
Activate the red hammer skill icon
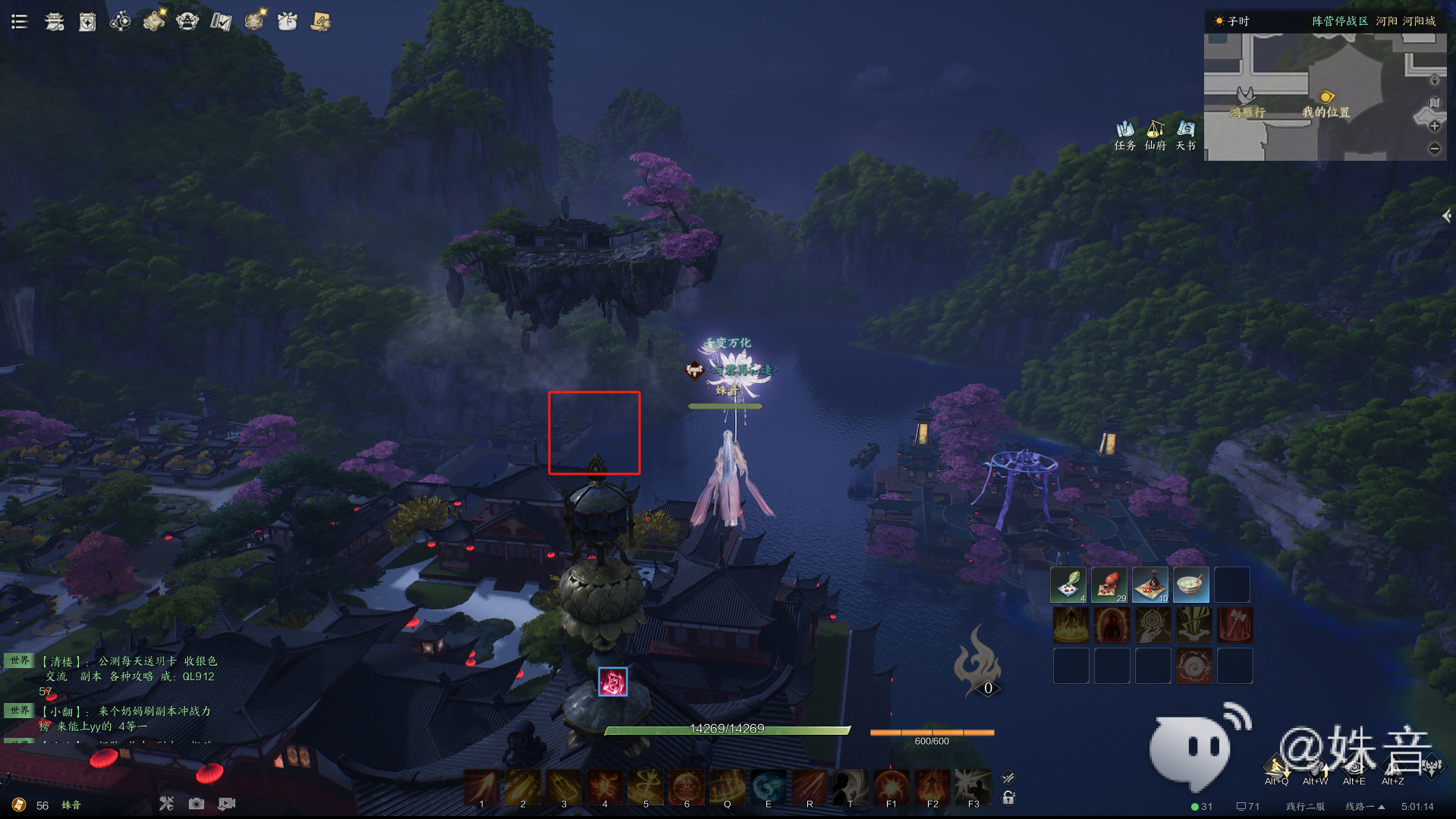(1234, 626)
